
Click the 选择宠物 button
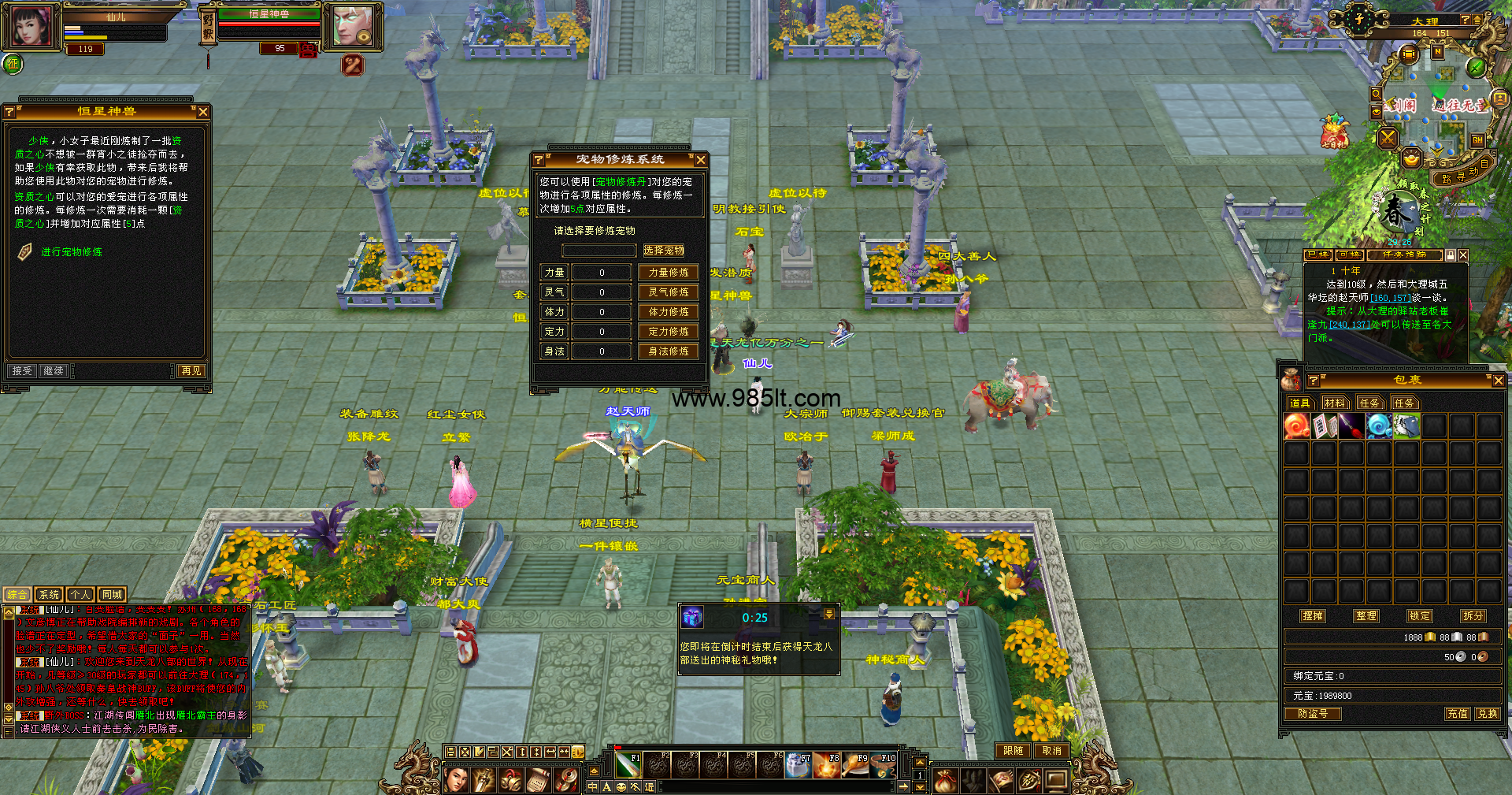pyautogui.click(x=664, y=251)
